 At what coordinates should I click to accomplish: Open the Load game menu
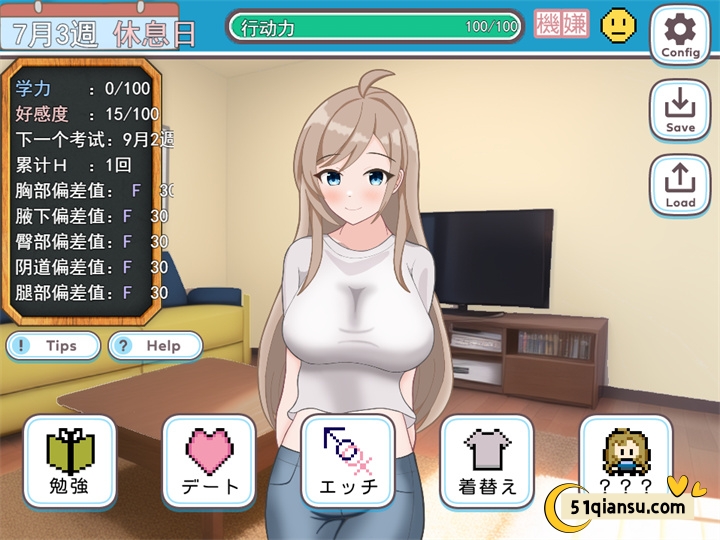click(680, 184)
